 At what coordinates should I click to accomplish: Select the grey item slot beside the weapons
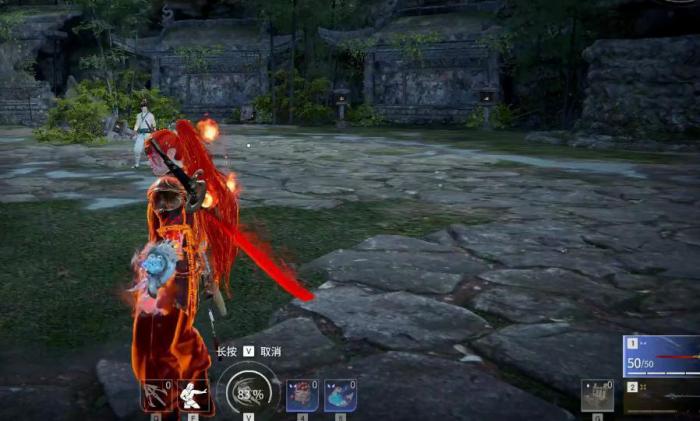point(598,396)
